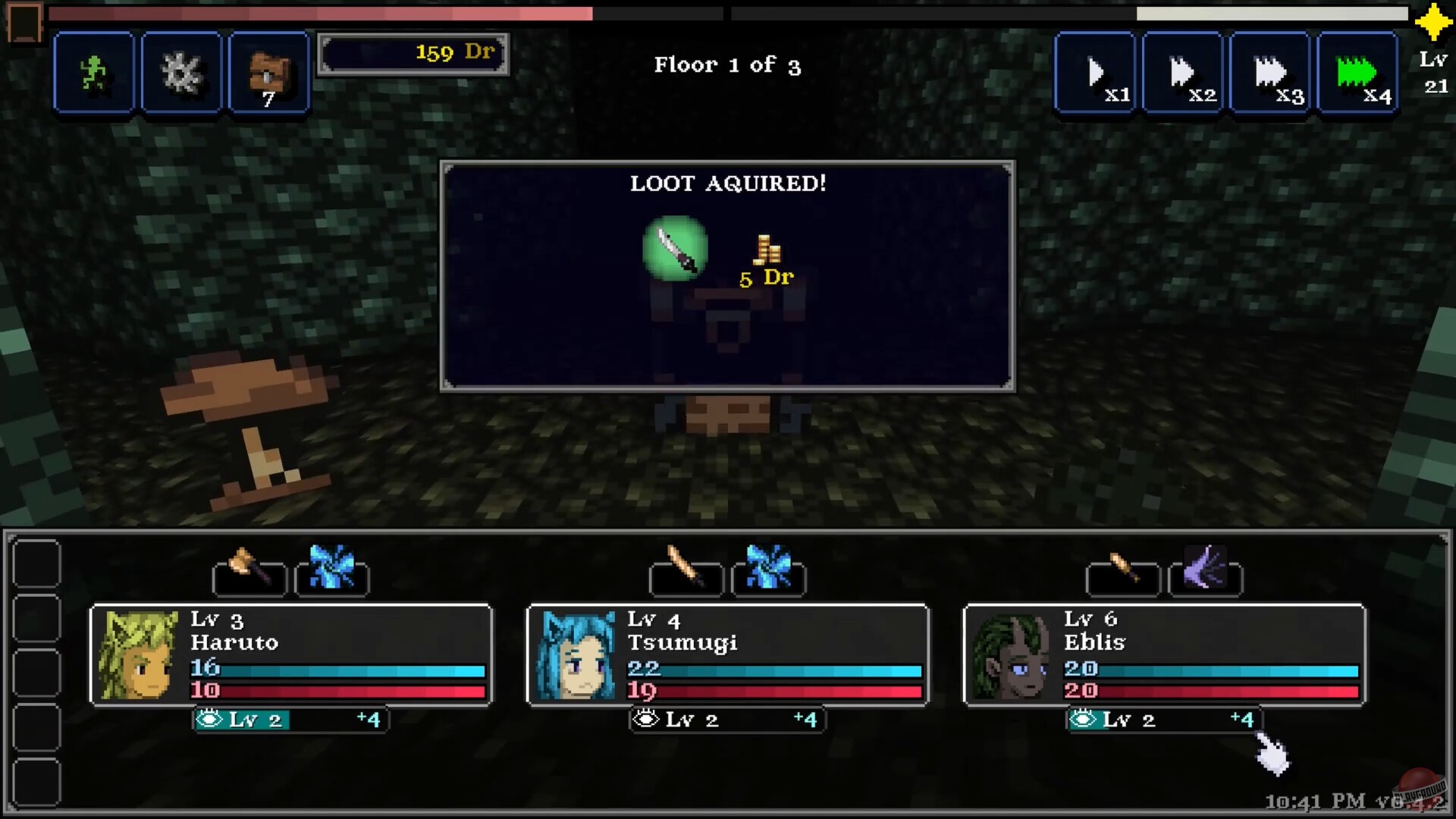Click the Lv 21 star icon

1432,23
